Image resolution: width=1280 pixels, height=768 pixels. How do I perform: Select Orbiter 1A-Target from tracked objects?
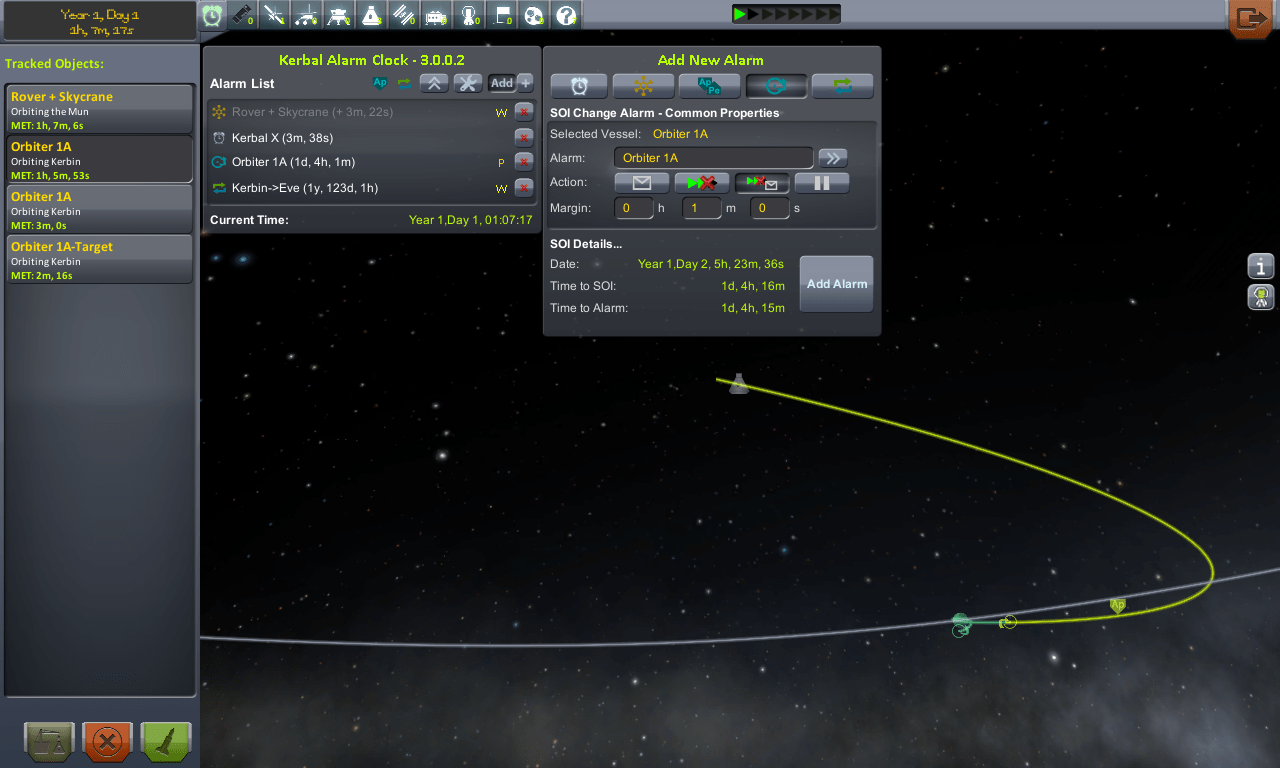pyautogui.click(x=99, y=258)
